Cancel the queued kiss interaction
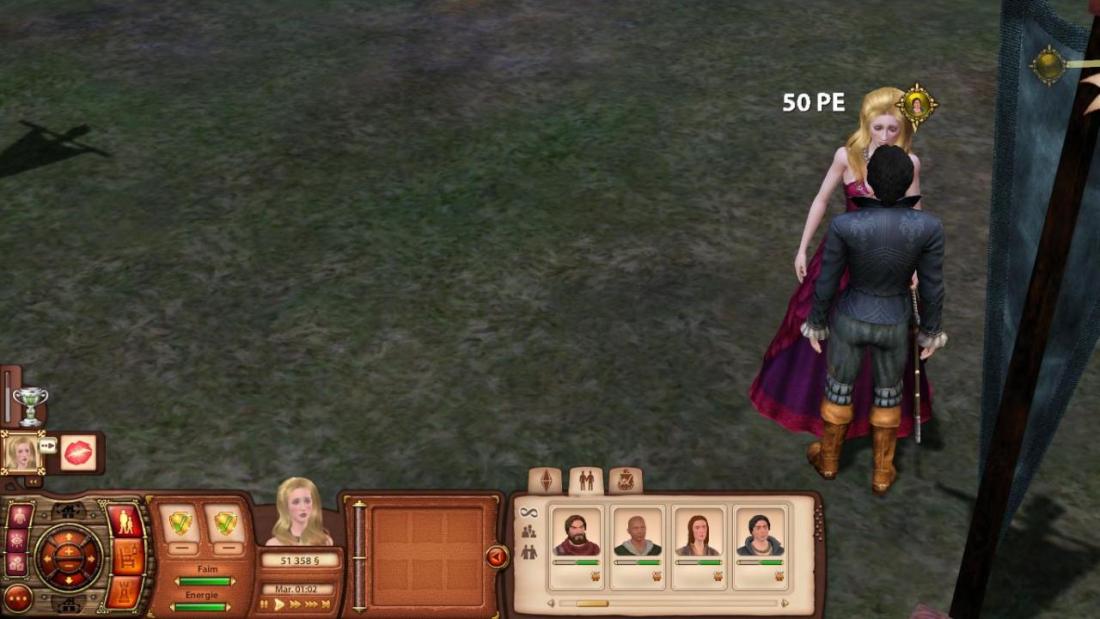 (78, 452)
